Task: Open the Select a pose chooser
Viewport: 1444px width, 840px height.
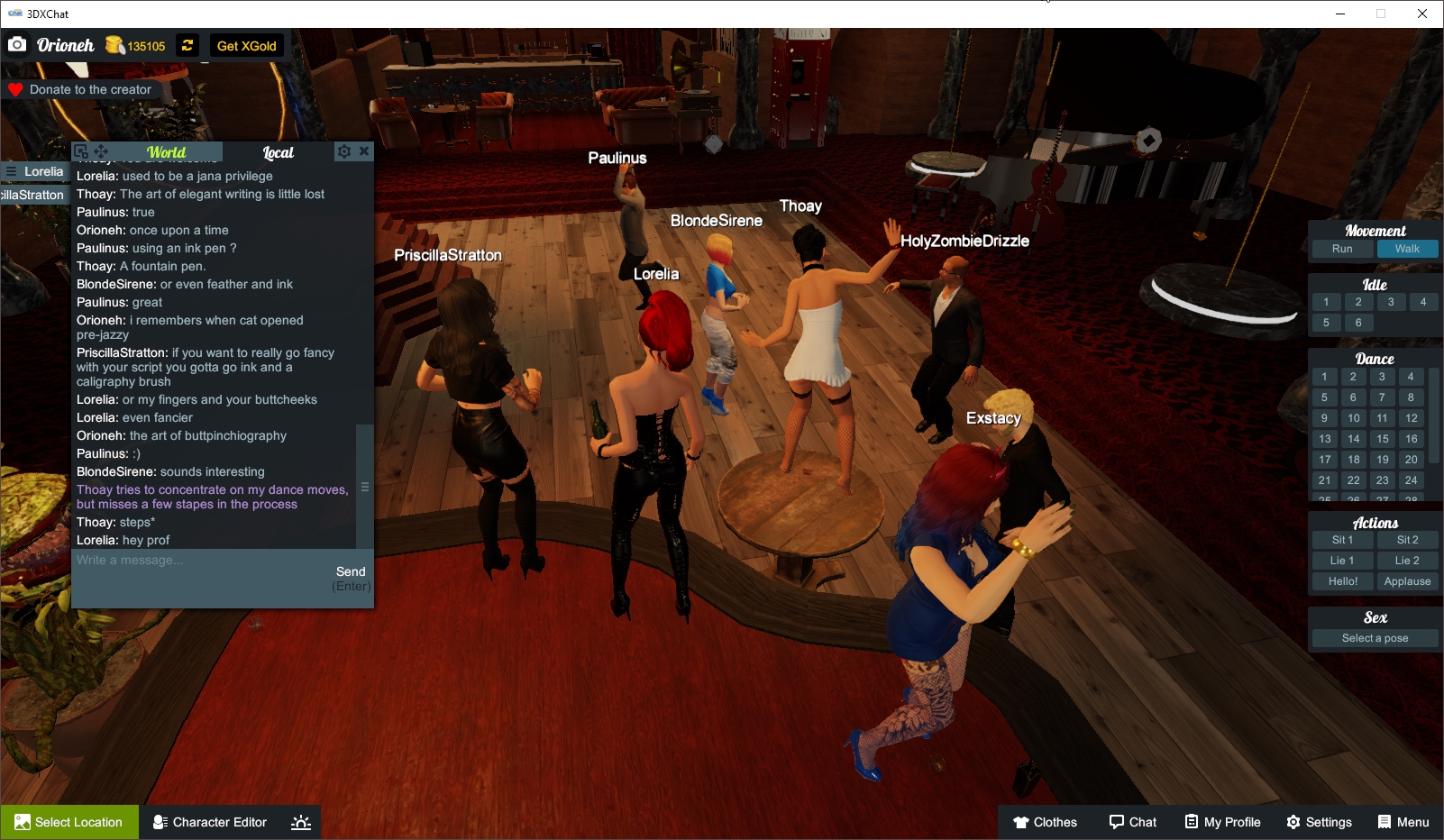Action: [x=1374, y=638]
